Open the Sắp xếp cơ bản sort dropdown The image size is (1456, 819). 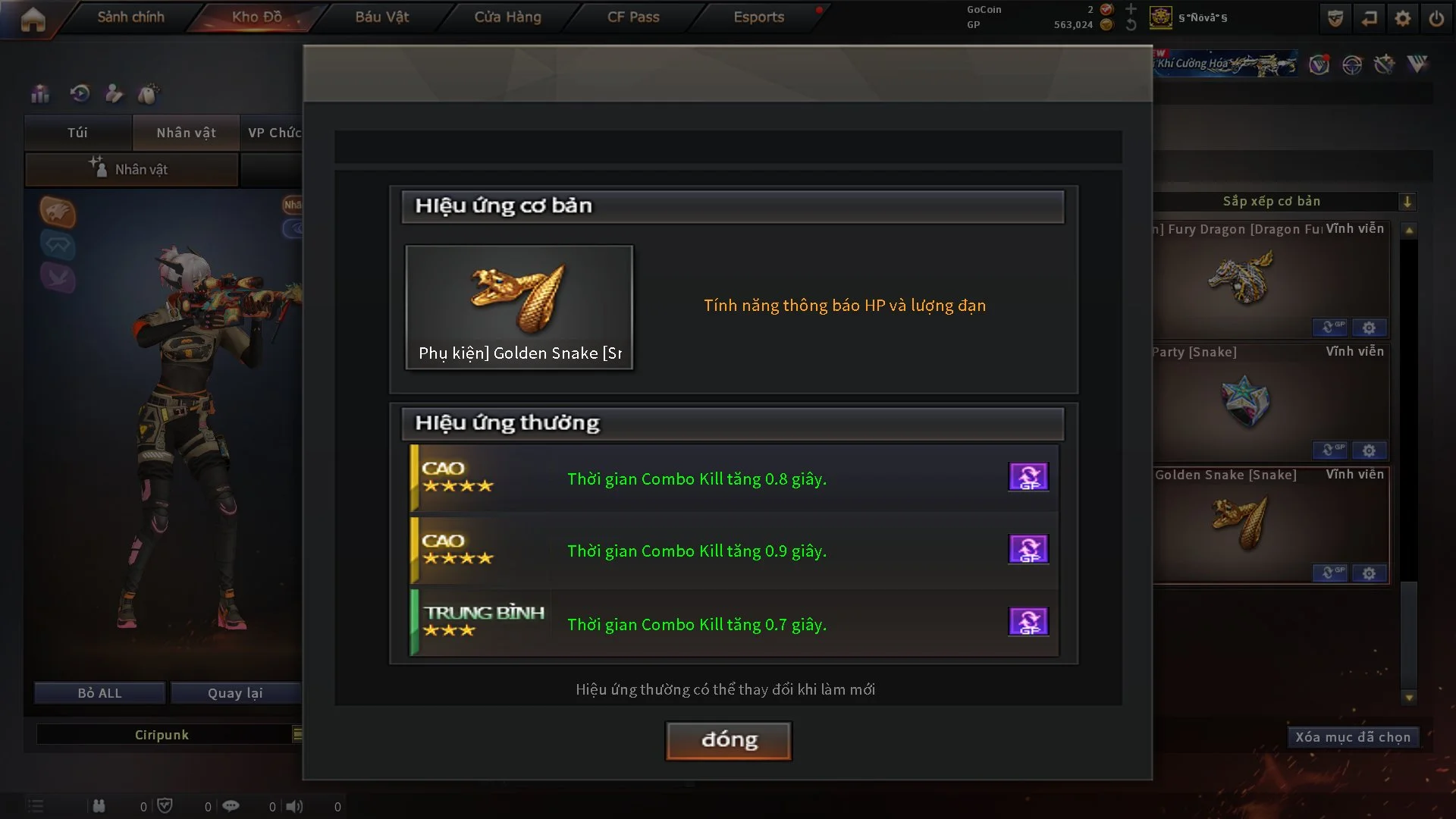click(x=1407, y=202)
